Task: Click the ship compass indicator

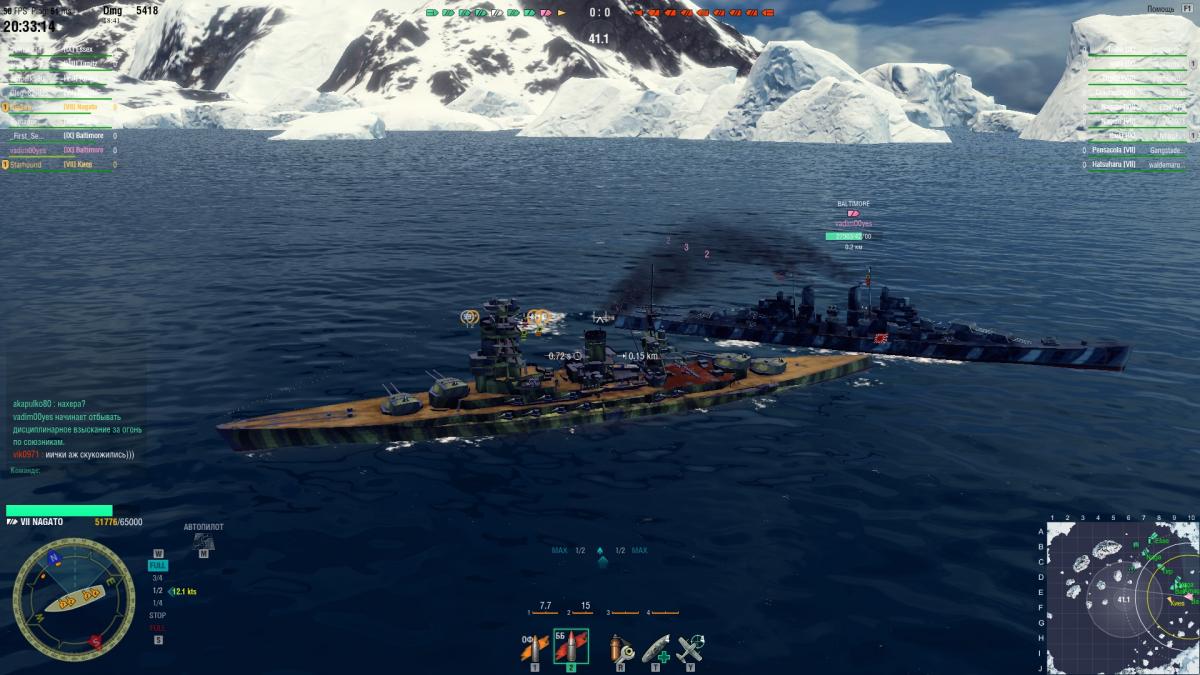Action: click(74, 599)
